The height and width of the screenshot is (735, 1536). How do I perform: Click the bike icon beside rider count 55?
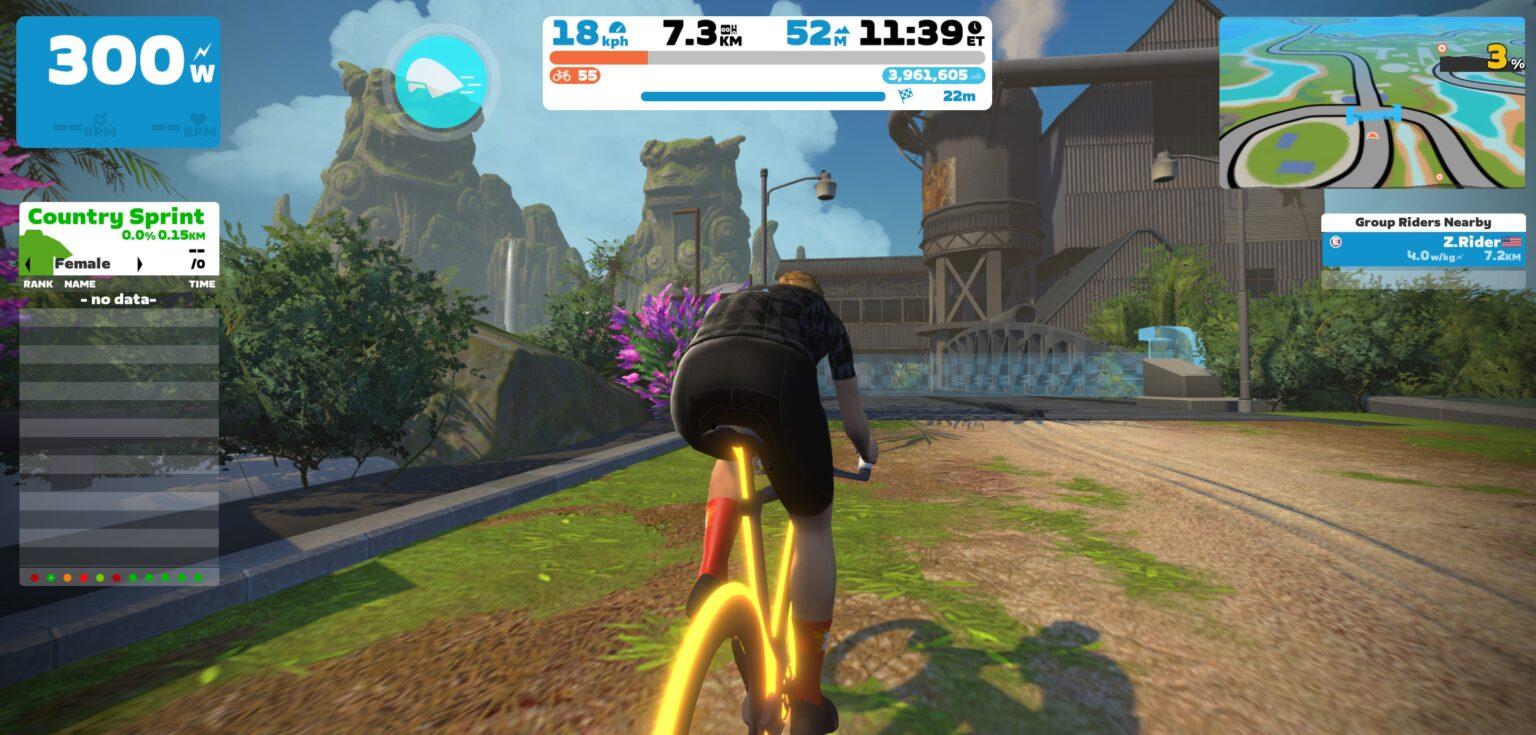tap(561, 74)
